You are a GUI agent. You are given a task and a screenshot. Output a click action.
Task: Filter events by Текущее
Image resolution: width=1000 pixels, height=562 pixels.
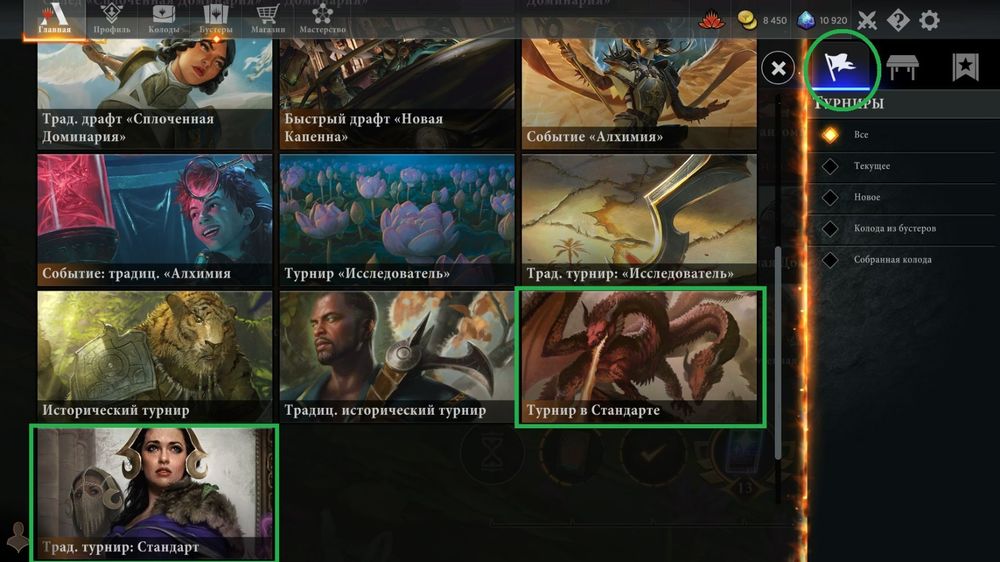[x=871, y=166]
